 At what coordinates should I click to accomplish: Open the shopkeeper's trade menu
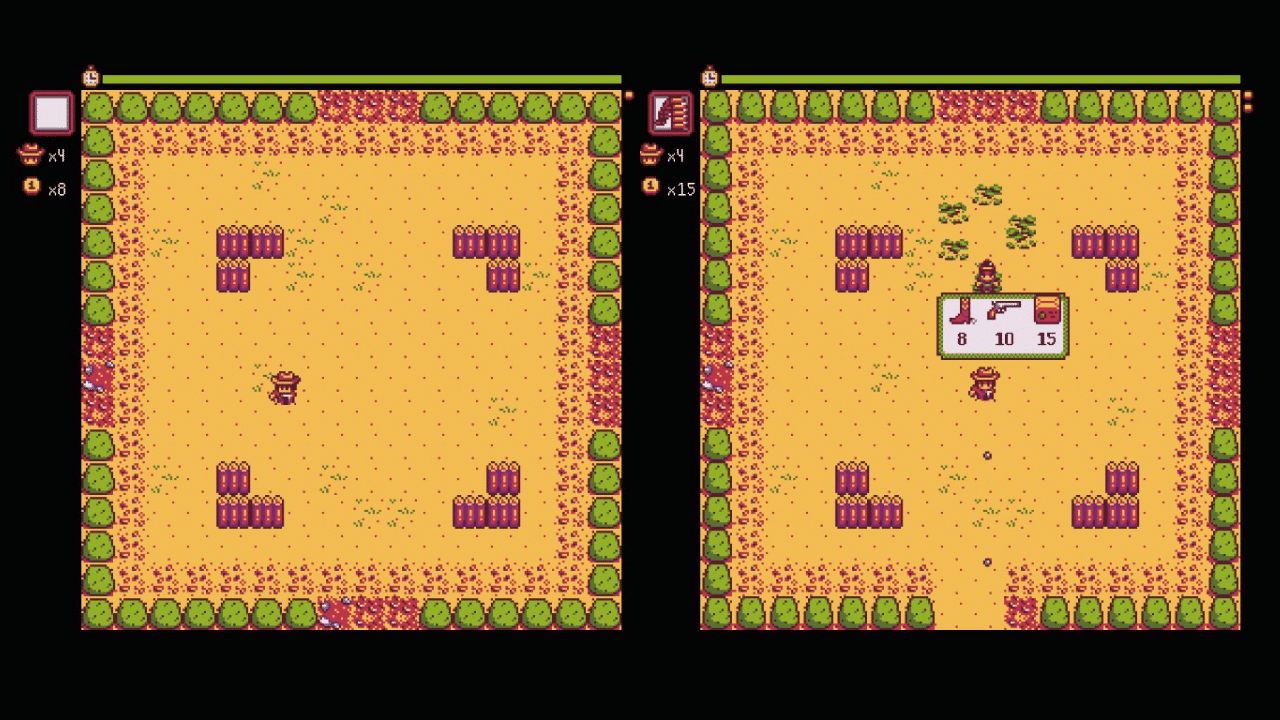pyautogui.click(x=986, y=272)
